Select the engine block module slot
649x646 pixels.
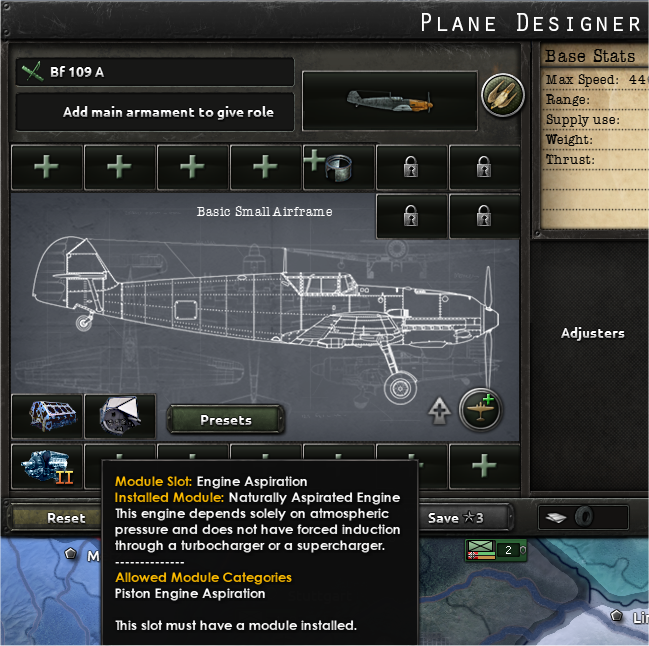[47, 416]
